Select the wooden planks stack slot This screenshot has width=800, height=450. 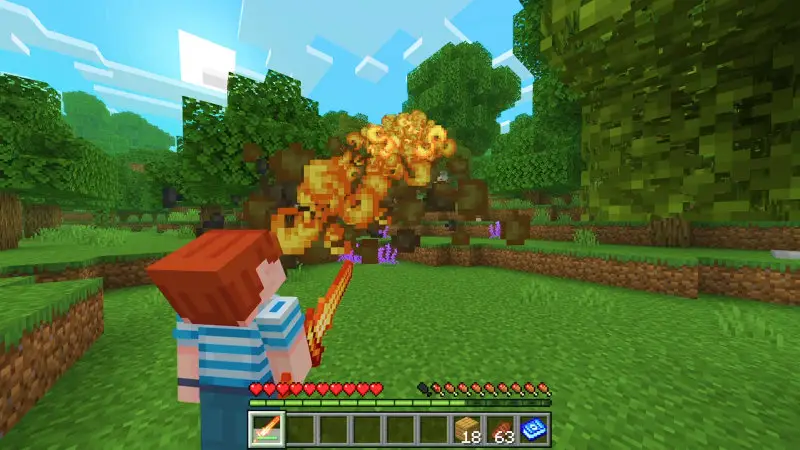pyautogui.click(x=467, y=429)
